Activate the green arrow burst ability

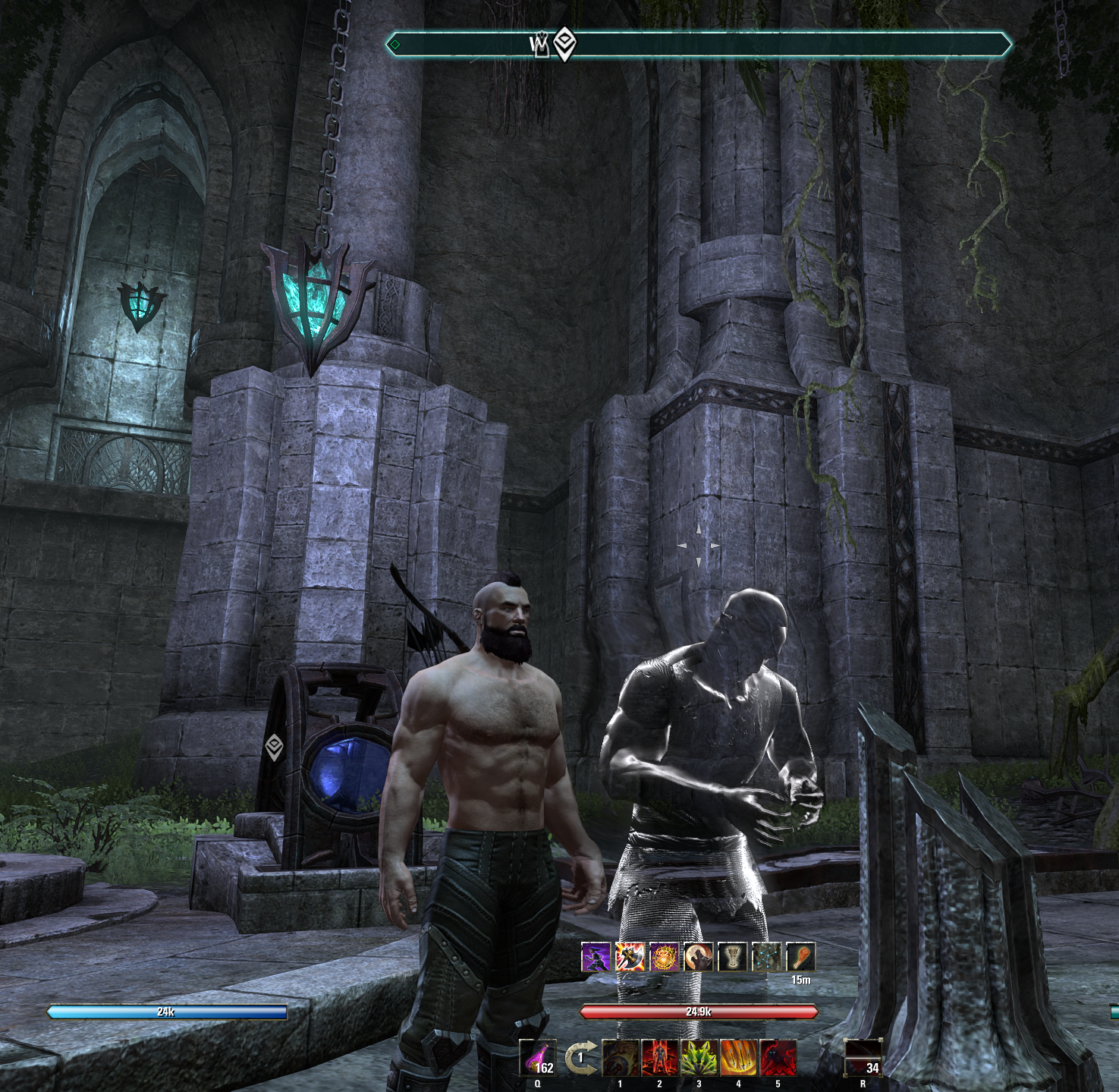(x=699, y=1058)
